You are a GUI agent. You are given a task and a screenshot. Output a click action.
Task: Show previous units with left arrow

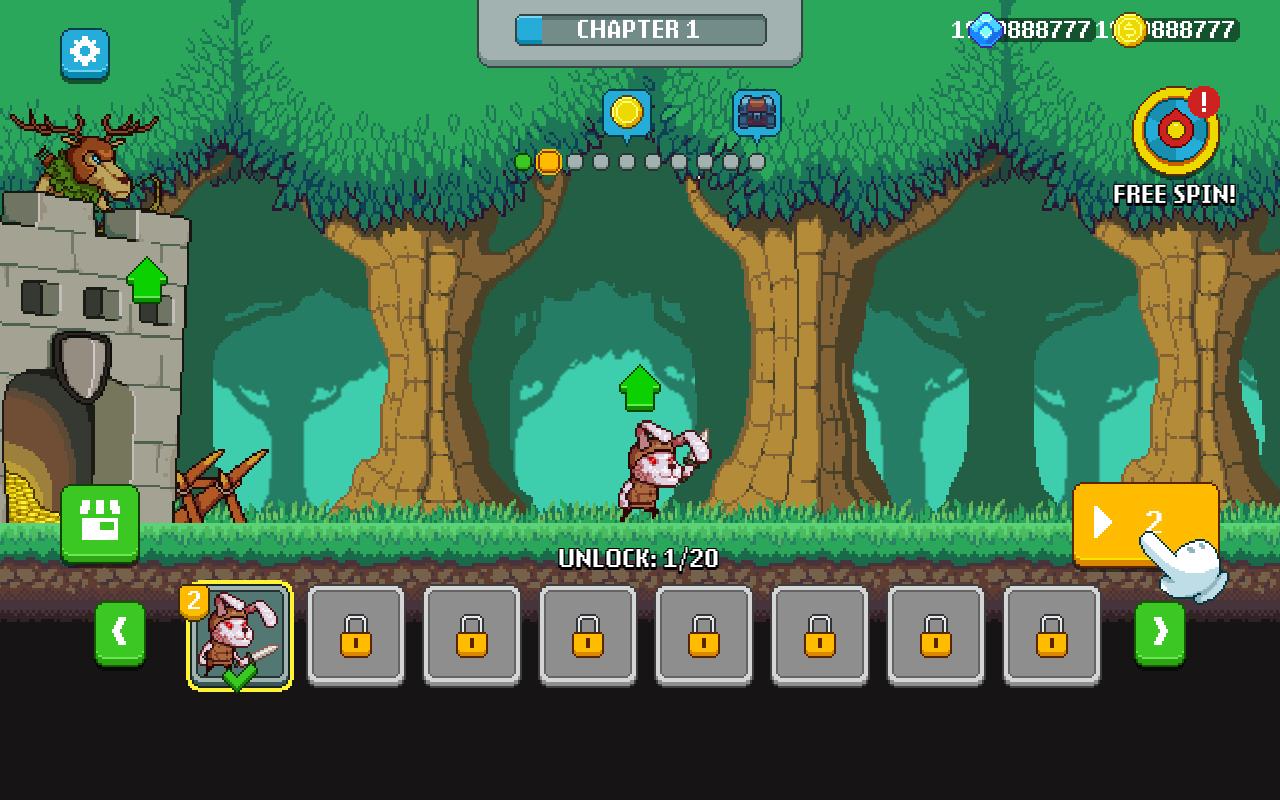pyautogui.click(x=120, y=633)
